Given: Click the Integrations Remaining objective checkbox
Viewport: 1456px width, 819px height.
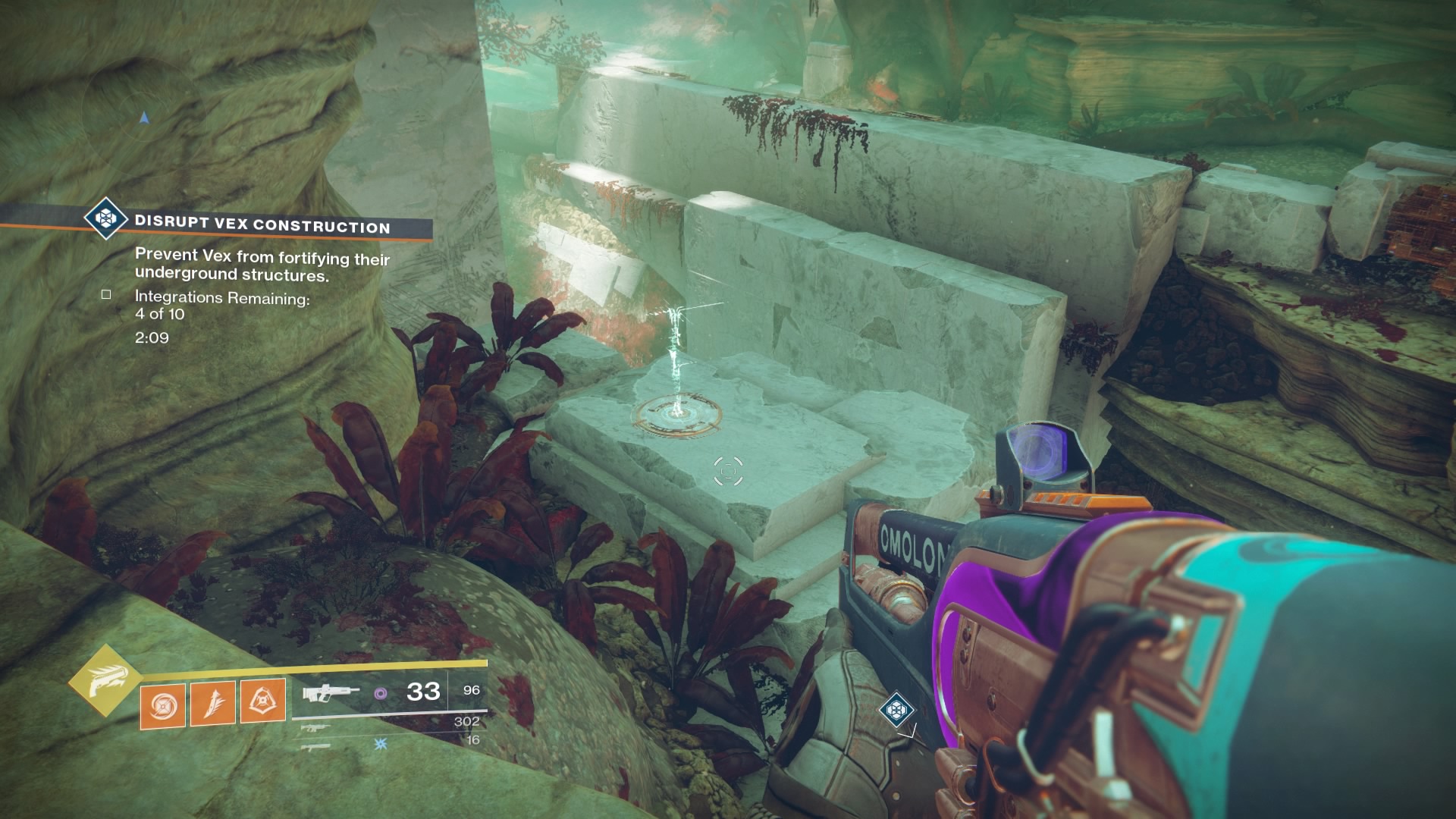Looking at the screenshot, I should click(106, 294).
